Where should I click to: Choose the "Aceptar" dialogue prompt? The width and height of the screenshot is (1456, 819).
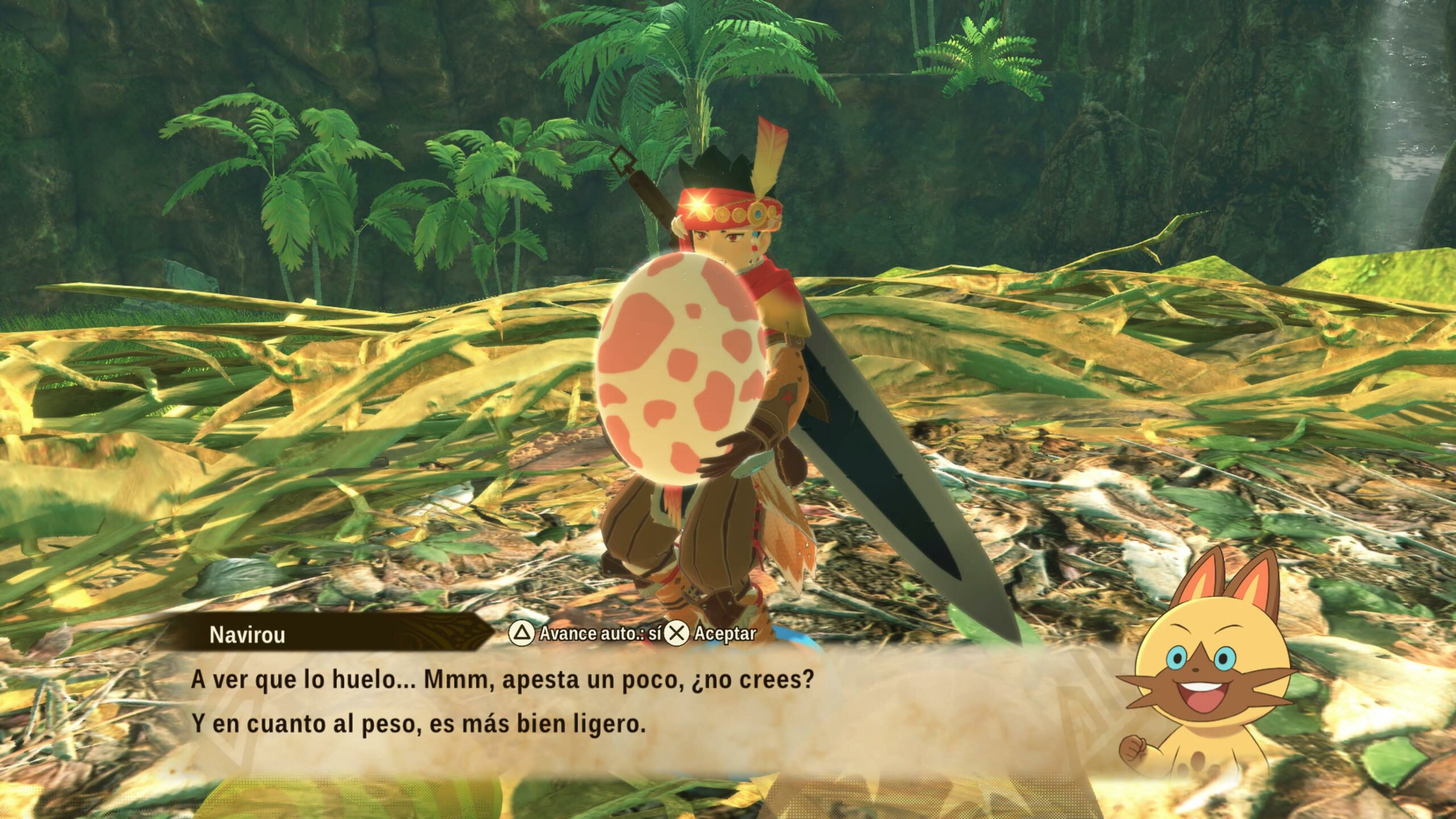pyautogui.click(x=712, y=633)
